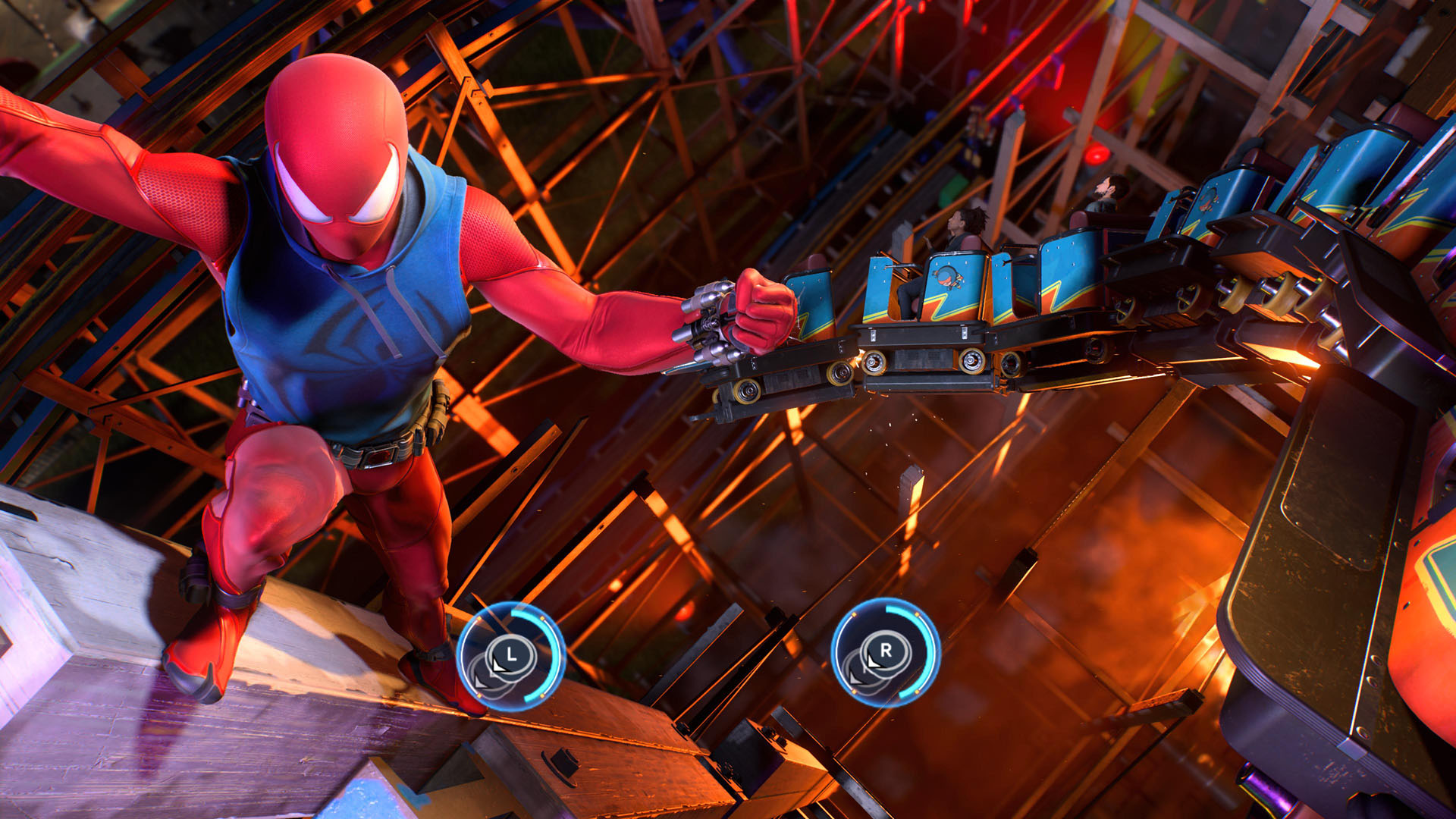Click Spider-Man's belt buckle
Viewport: 1456px width, 819px height.
[379, 455]
